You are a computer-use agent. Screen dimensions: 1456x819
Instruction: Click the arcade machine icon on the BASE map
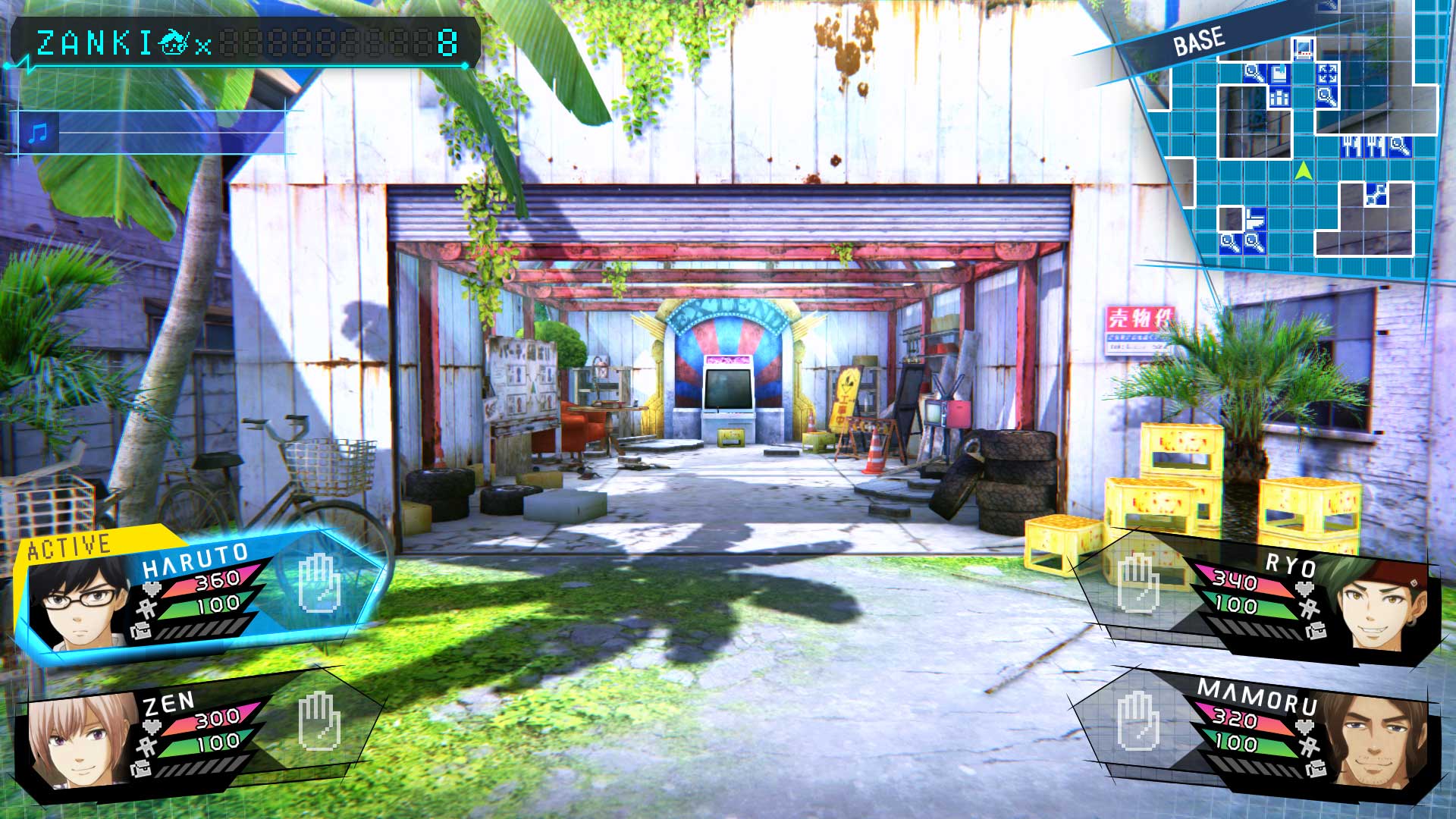1302,48
